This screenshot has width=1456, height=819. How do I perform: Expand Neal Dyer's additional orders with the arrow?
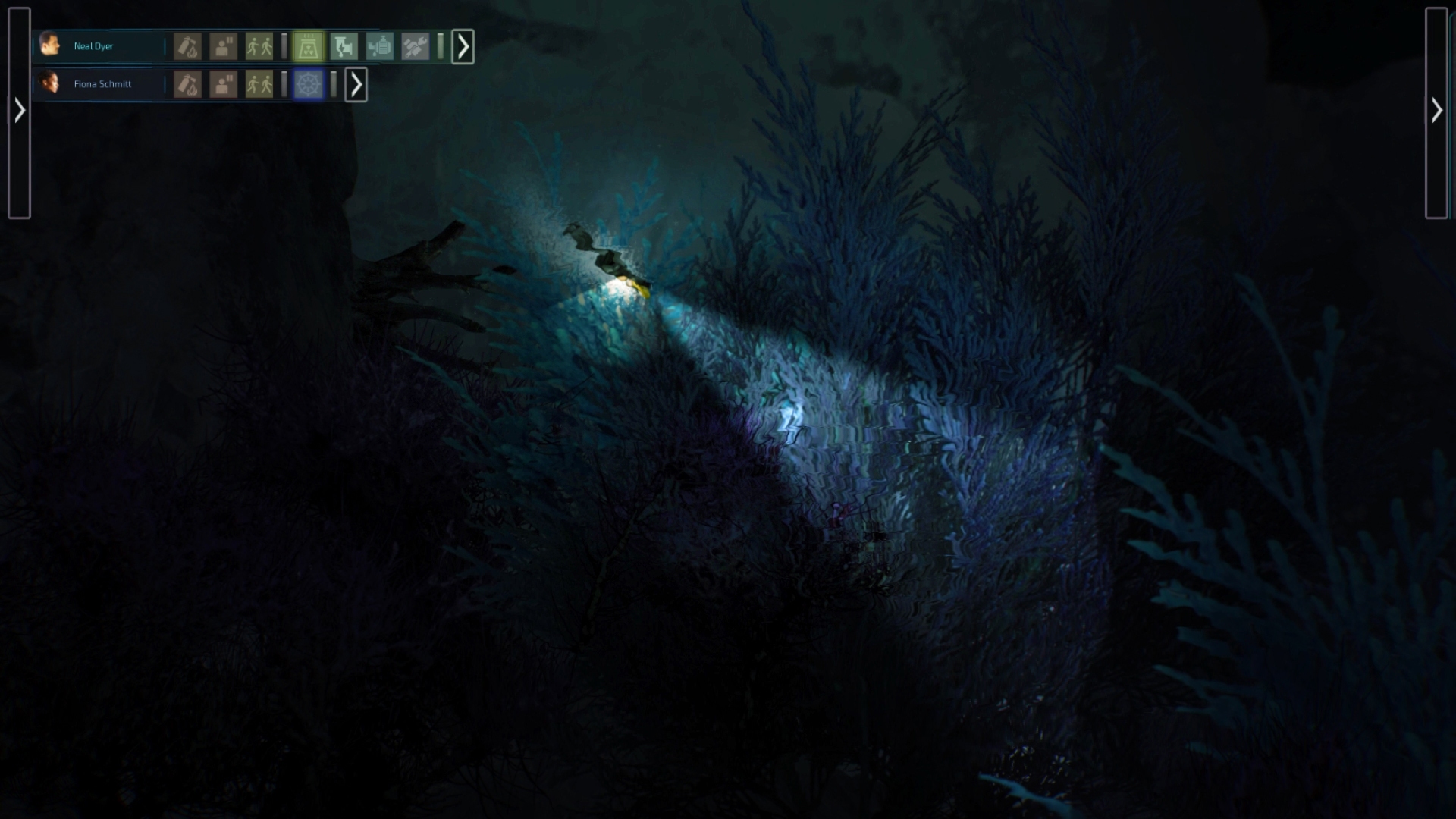463,46
